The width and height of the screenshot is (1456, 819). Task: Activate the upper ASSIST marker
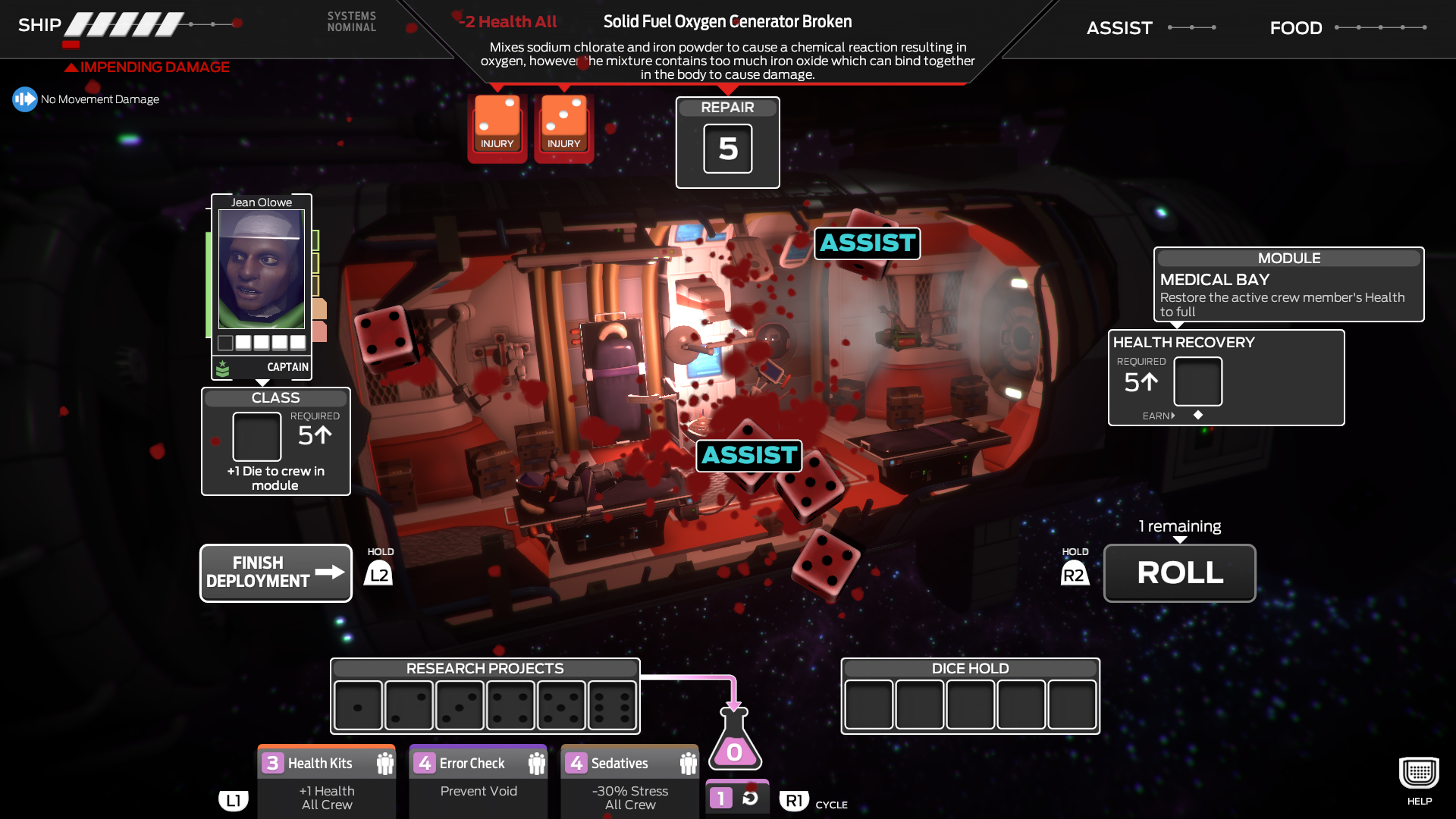[x=867, y=243]
